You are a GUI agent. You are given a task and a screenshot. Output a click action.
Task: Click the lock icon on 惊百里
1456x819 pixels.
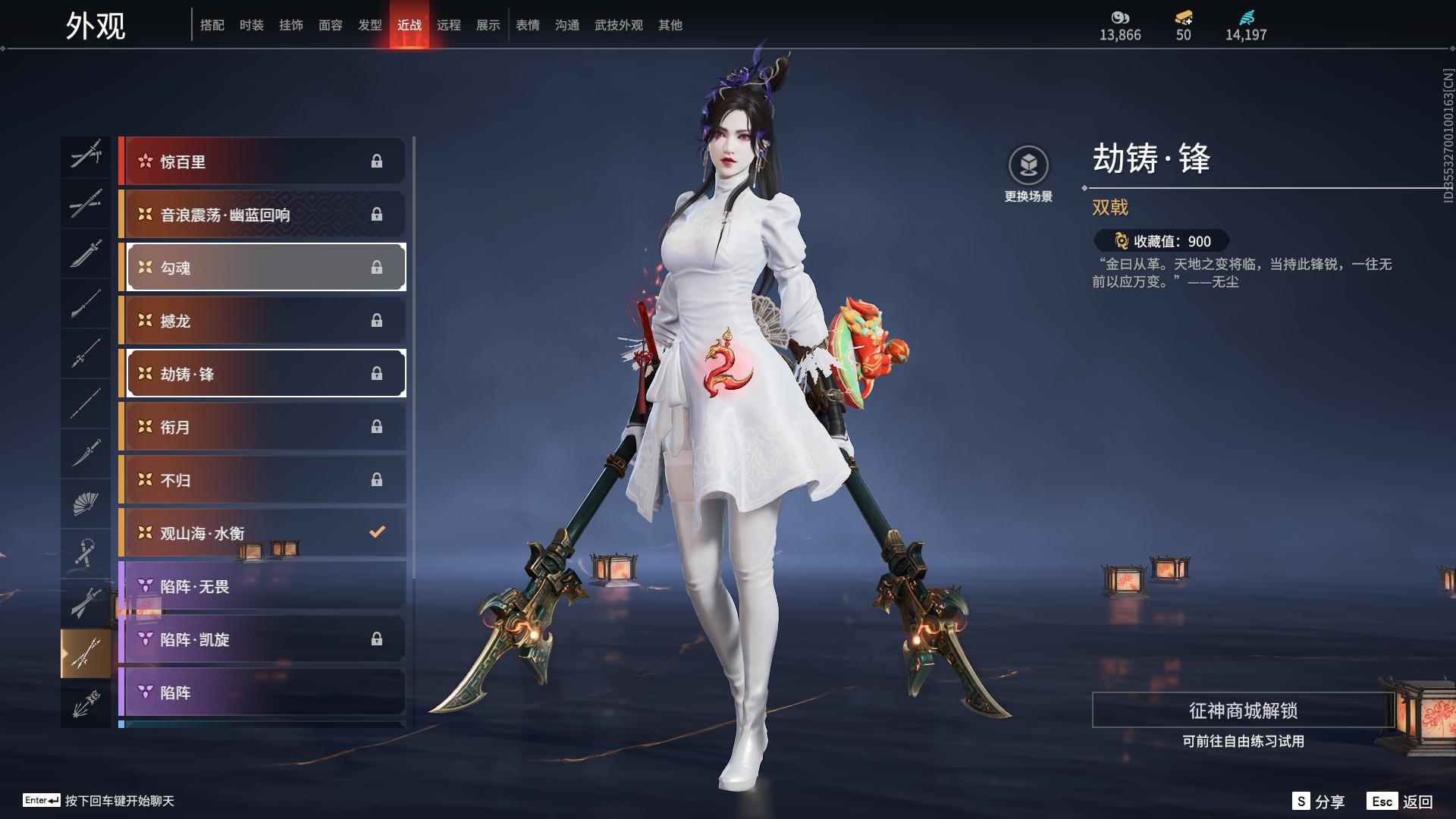[378, 161]
